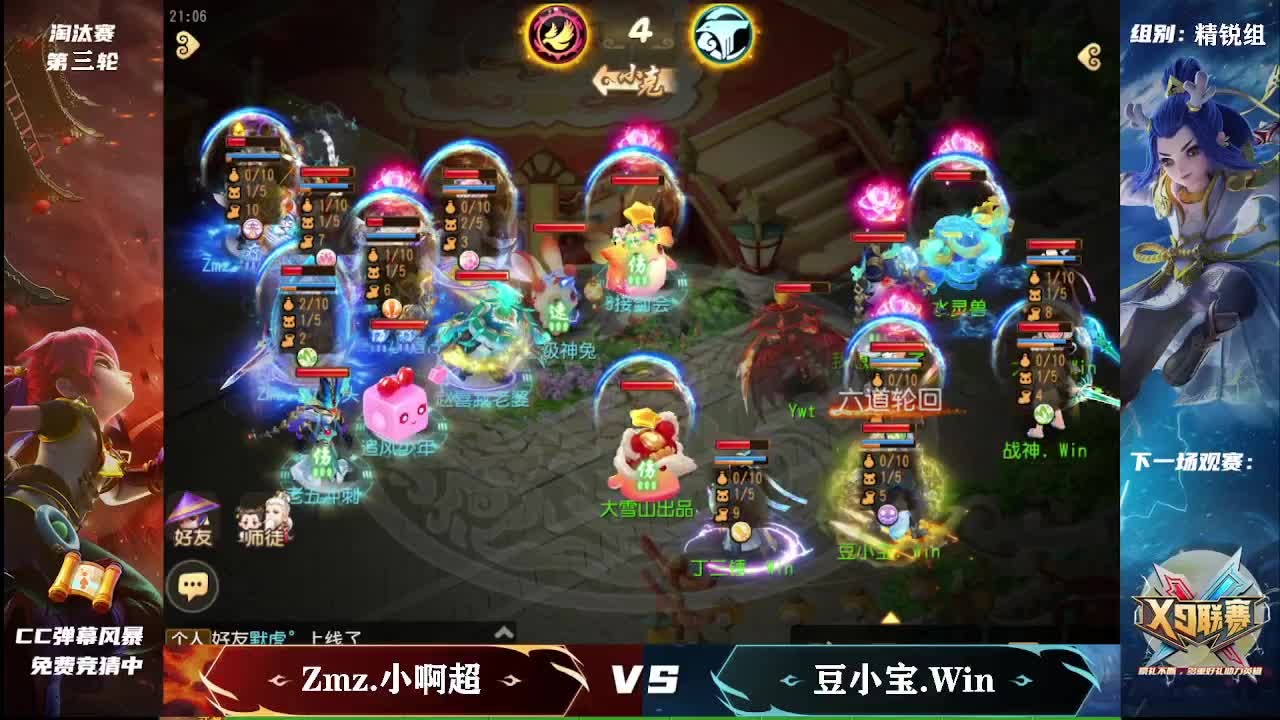1280x720 pixels.
Task: Click the score counter 4 at top center
Action: [x=640, y=32]
